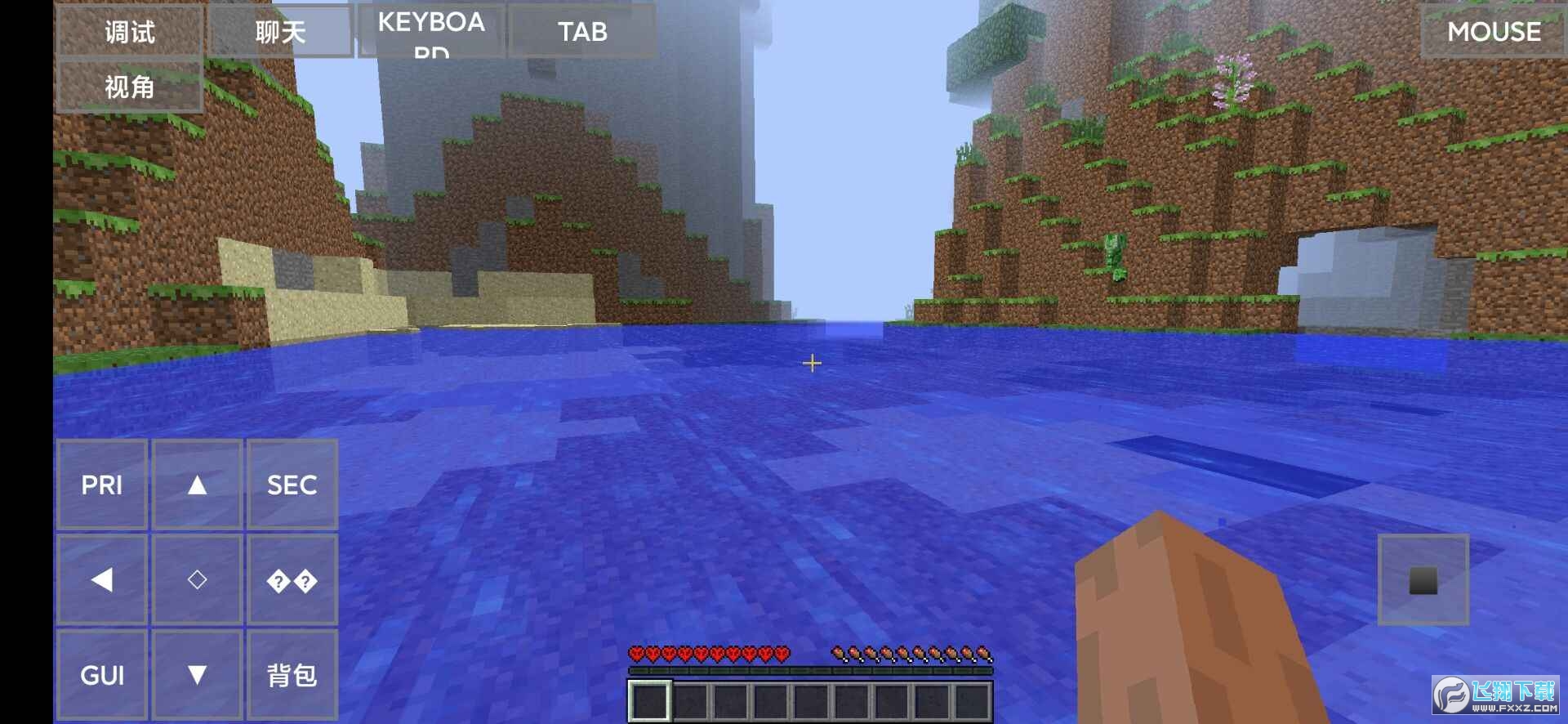Activate the SEC secondary action button
The height and width of the screenshot is (724, 1568).
pos(292,485)
